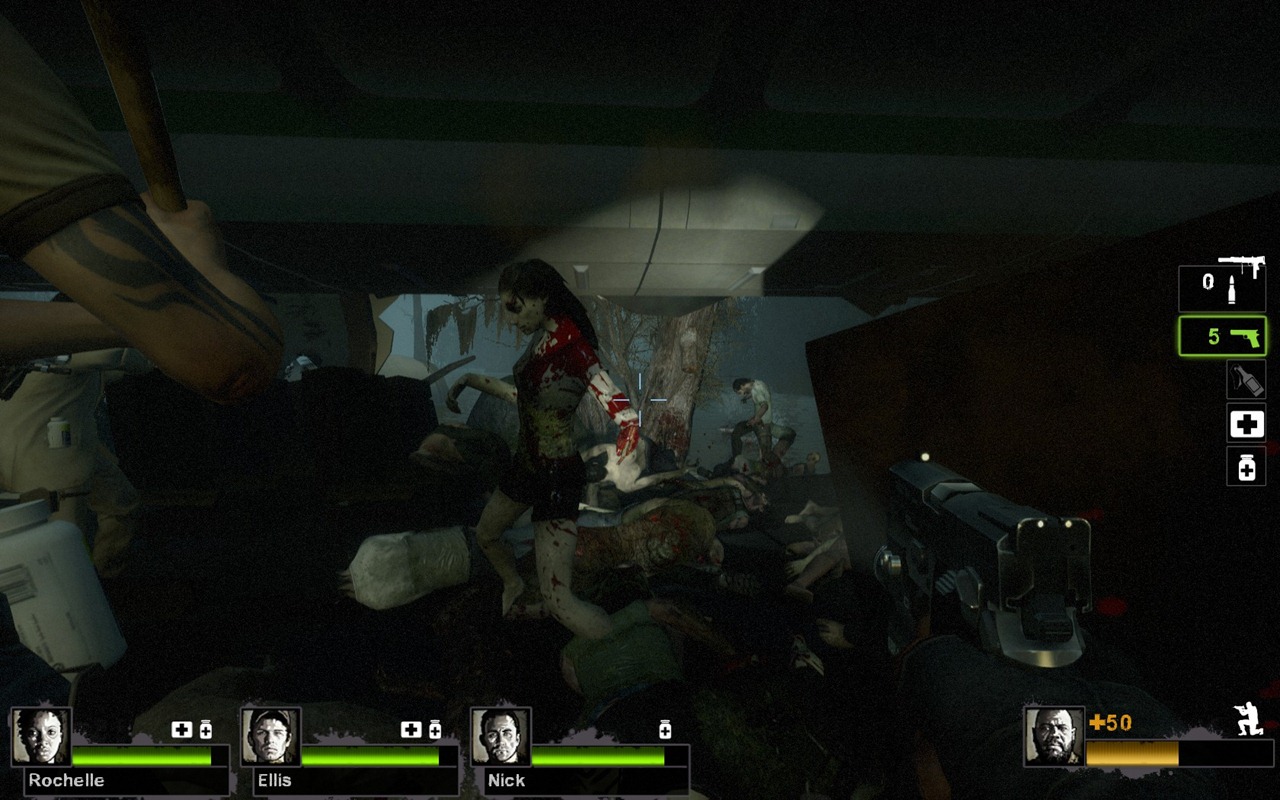Select the first aid kit slot

coord(1246,424)
